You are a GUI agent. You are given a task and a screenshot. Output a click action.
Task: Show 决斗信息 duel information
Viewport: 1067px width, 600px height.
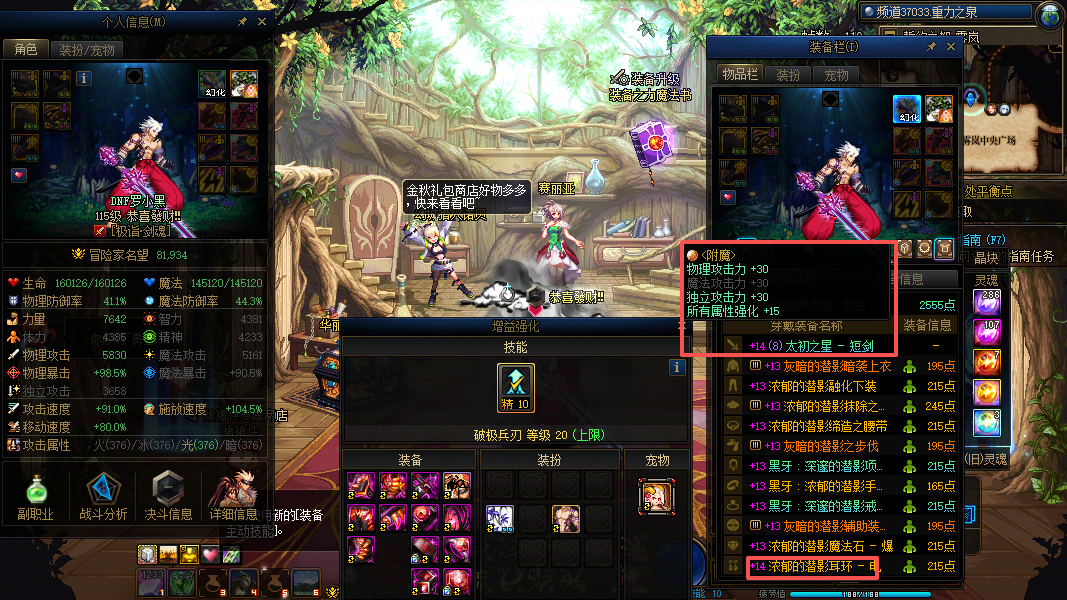pyautogui.click(x=170, y=497)
